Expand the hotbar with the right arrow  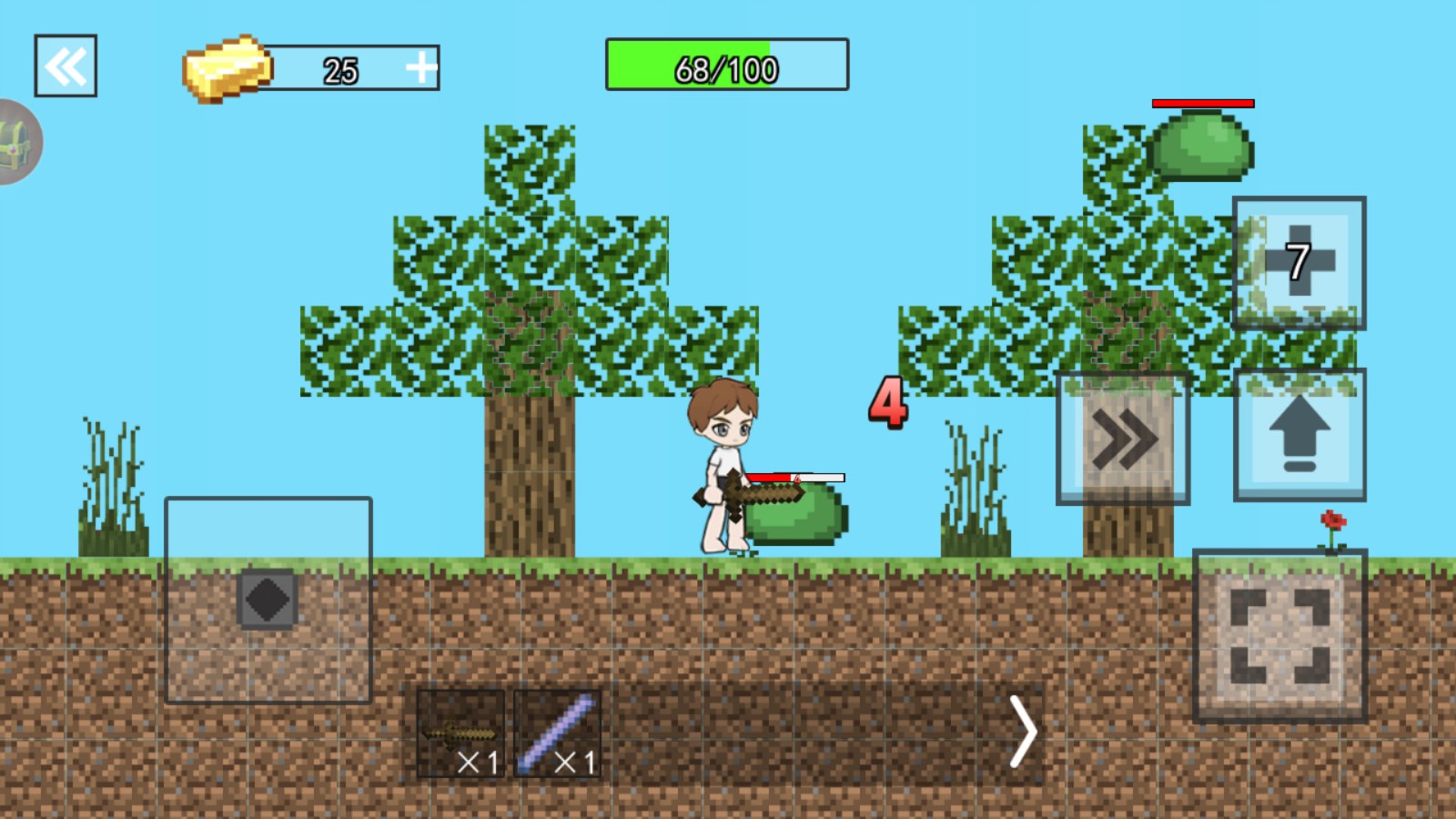point(1024,733)
